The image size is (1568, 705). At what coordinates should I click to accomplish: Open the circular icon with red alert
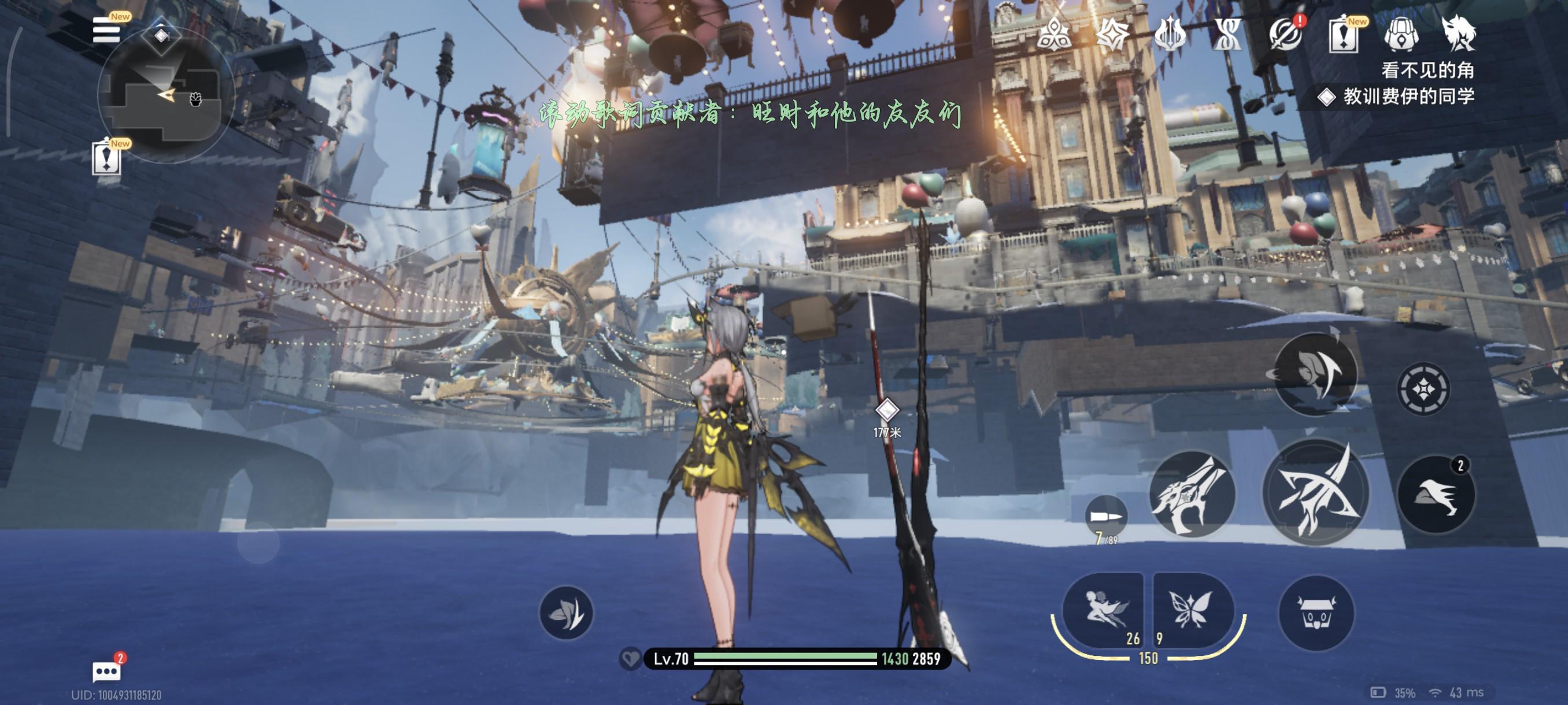(x=1286, y=34)
